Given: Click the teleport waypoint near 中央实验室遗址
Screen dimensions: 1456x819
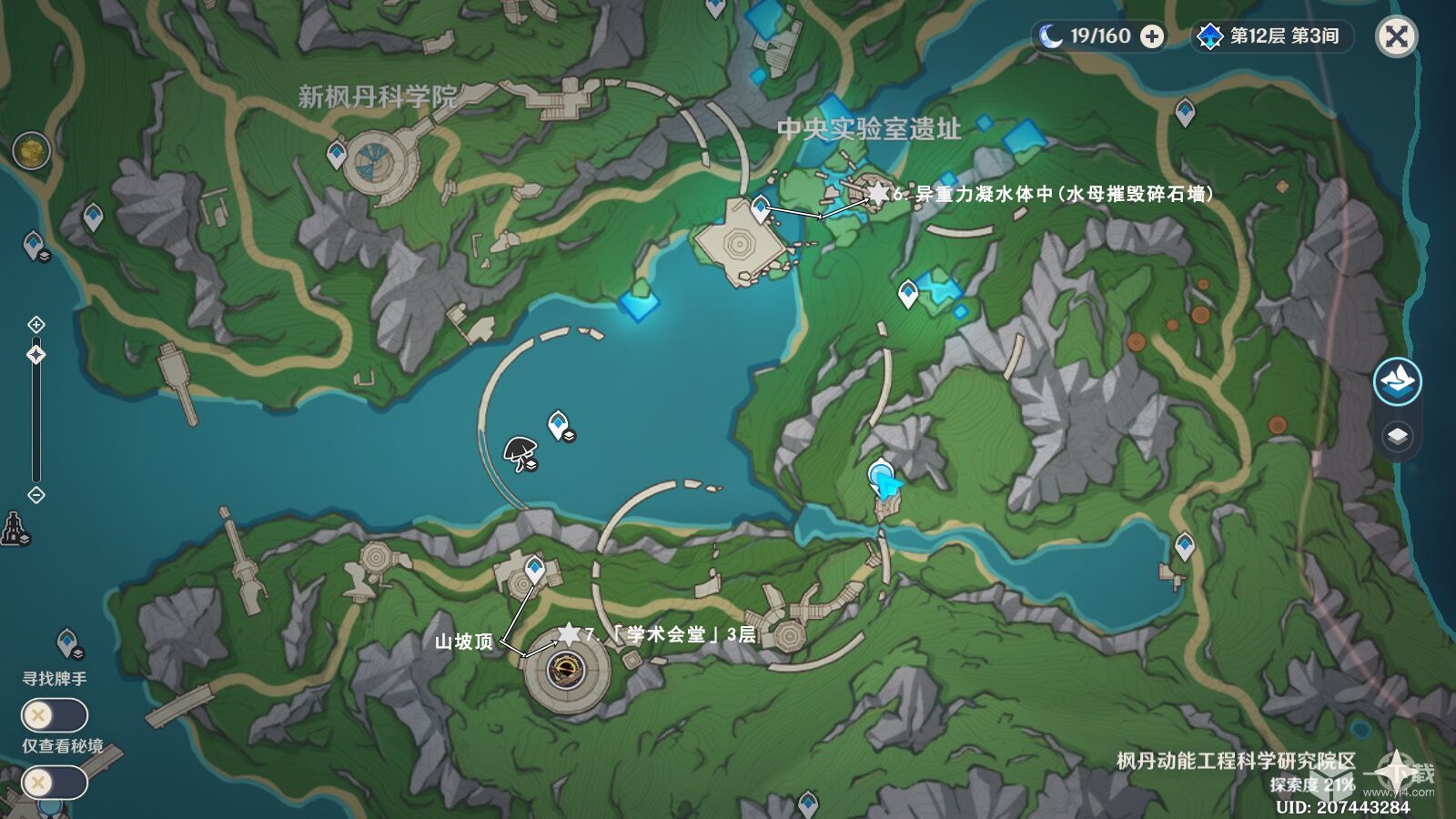Looking at the screenshot, I should click(761, 206).
